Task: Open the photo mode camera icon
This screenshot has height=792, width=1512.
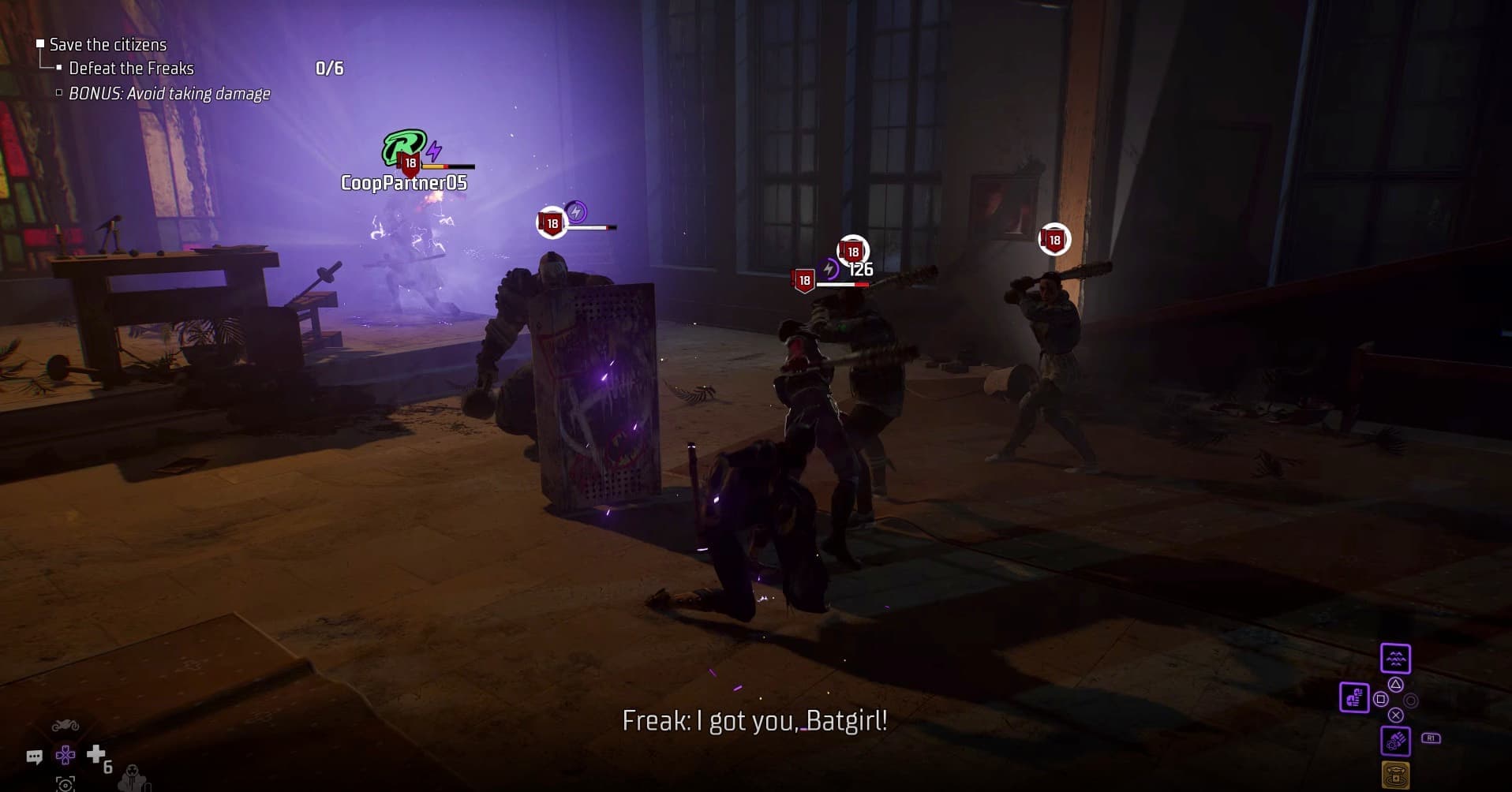Action: [65, 783]
